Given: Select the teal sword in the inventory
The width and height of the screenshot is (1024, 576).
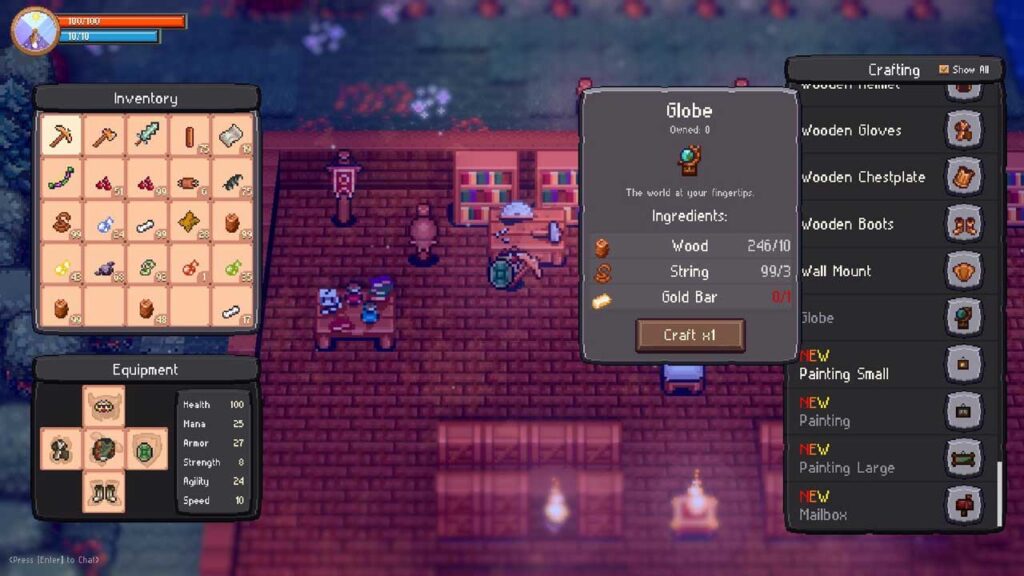Looking at the screenshot, I should tap(147, 136).
